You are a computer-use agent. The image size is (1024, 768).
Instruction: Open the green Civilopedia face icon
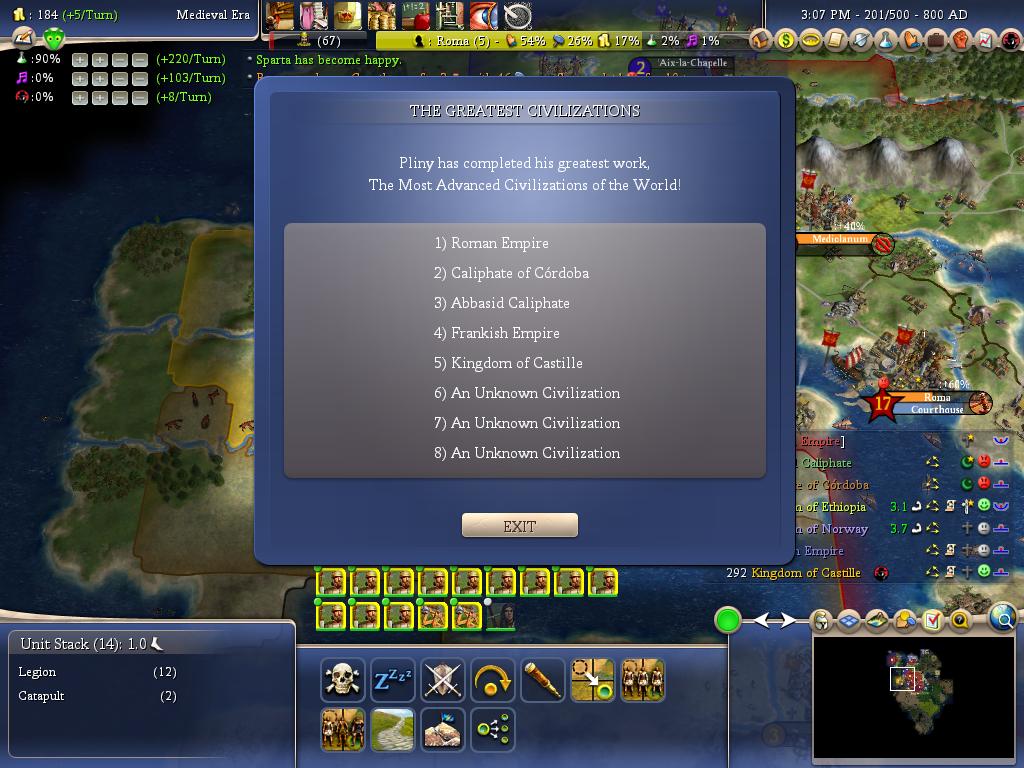[54, 39]
